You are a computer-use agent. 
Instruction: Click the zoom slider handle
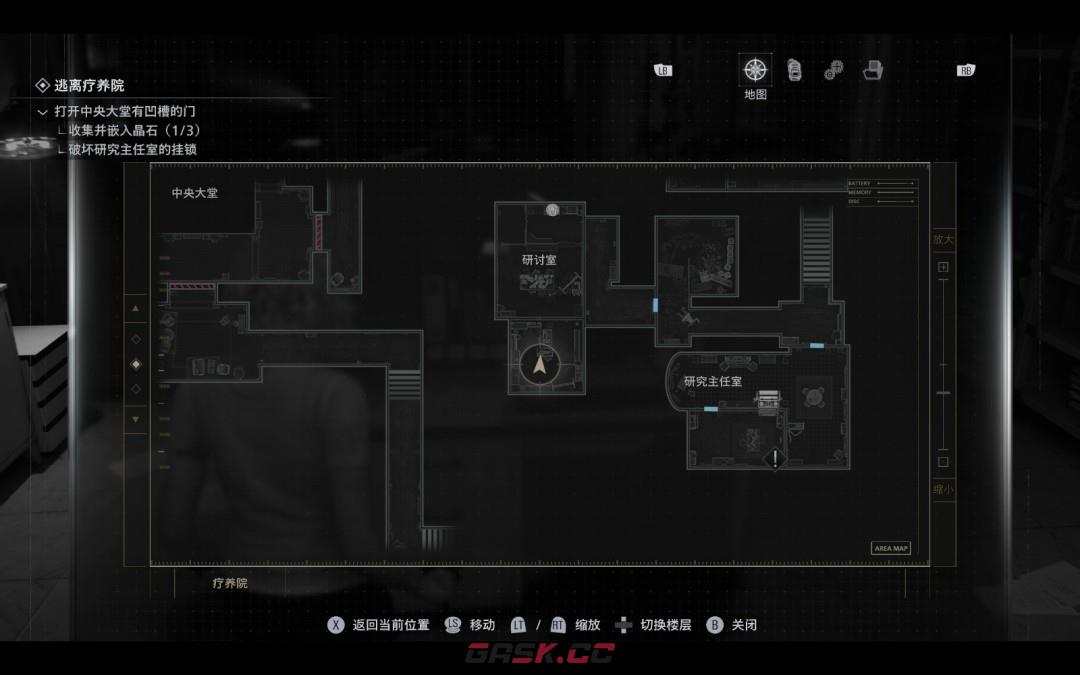[x=943, y=394]
